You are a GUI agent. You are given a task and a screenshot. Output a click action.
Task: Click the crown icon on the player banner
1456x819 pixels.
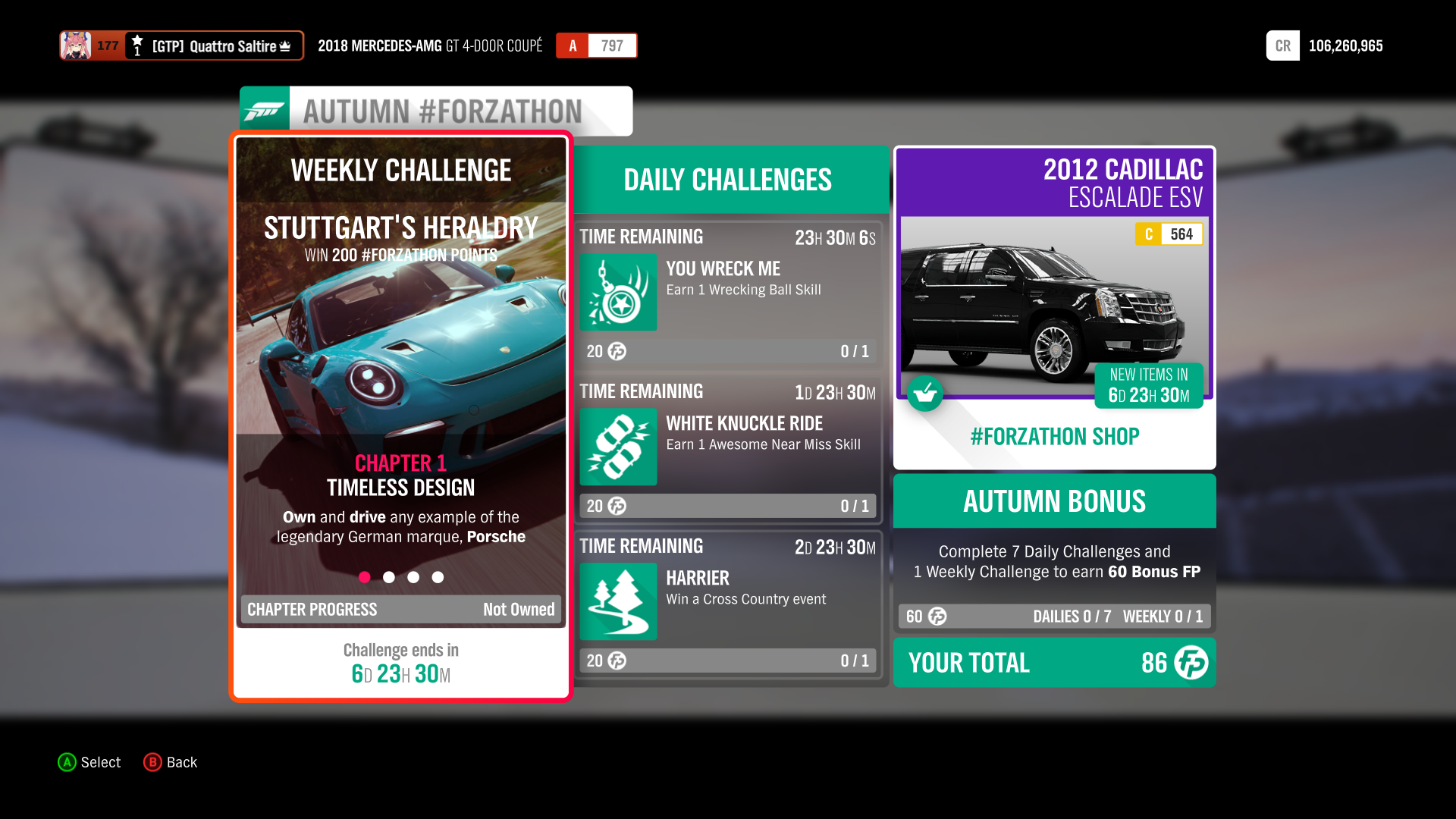coord(287,45)
